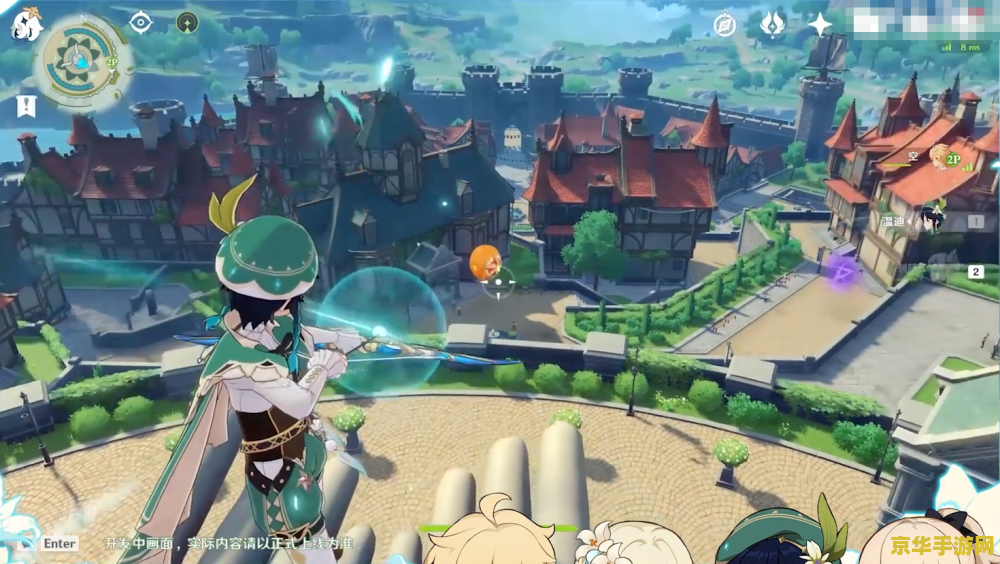1000x564 pixels.
Task: Click the green co-op mode icon
Action: point(187,21)
